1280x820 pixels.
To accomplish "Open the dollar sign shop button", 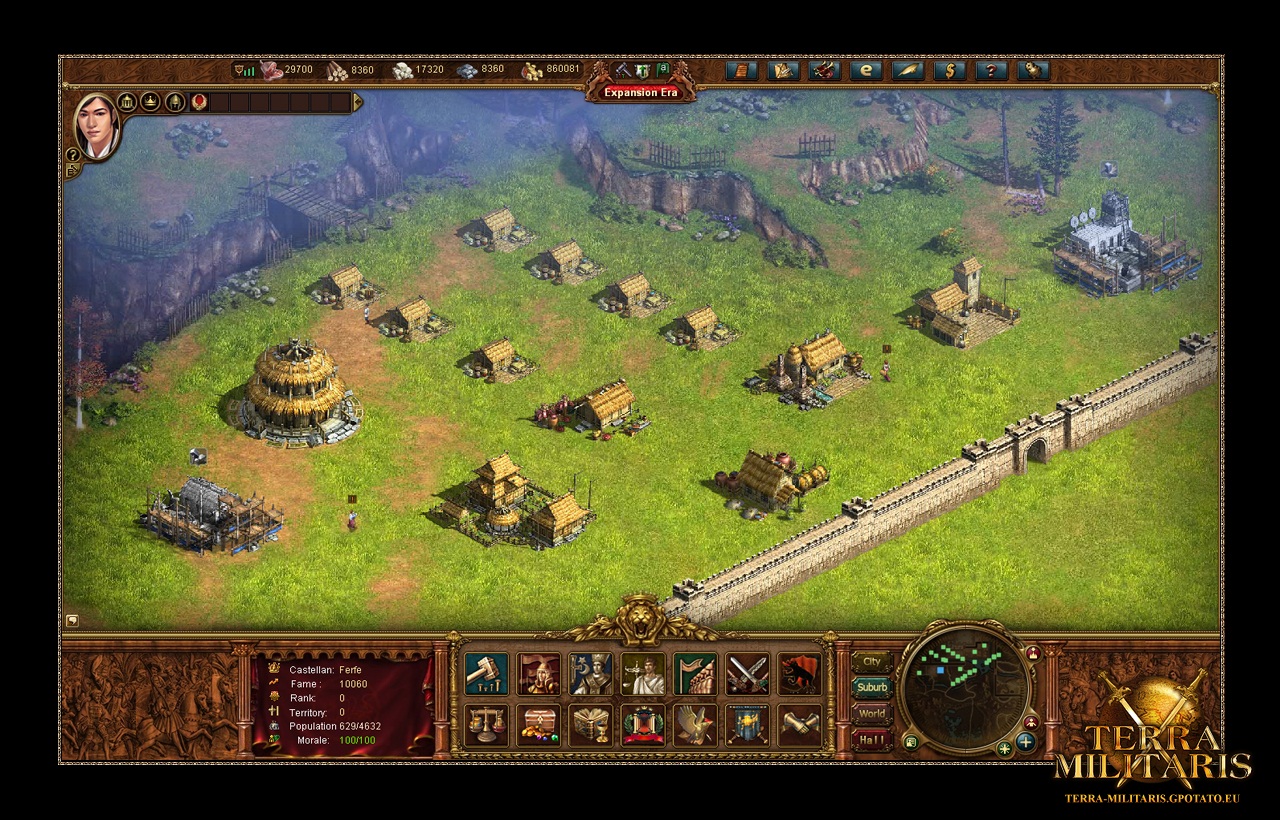I will tap(949, 70).
